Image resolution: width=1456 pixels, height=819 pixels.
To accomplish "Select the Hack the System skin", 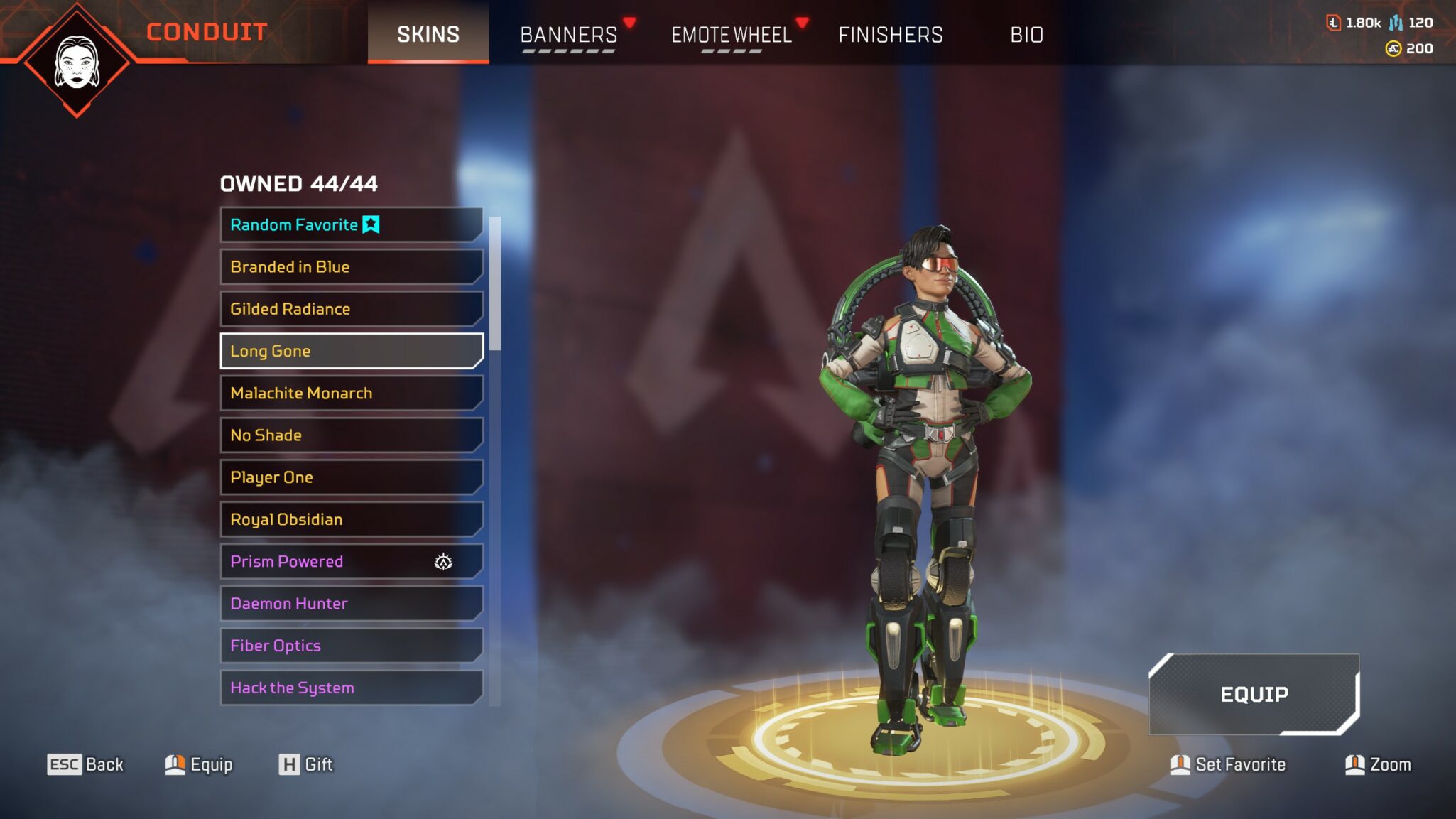I will [351, 688].
